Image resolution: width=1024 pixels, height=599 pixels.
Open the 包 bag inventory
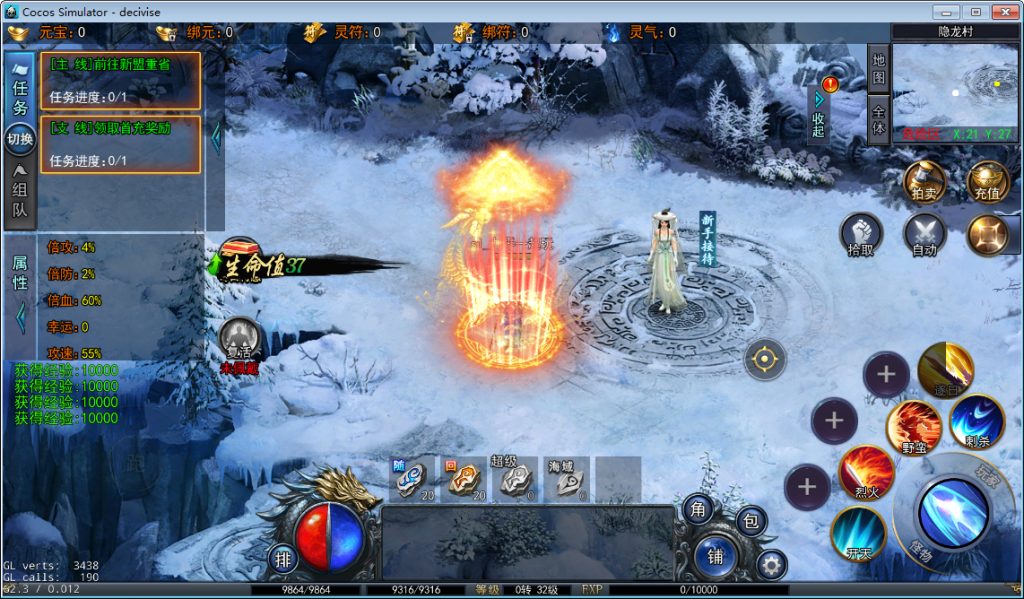(751, 521)
